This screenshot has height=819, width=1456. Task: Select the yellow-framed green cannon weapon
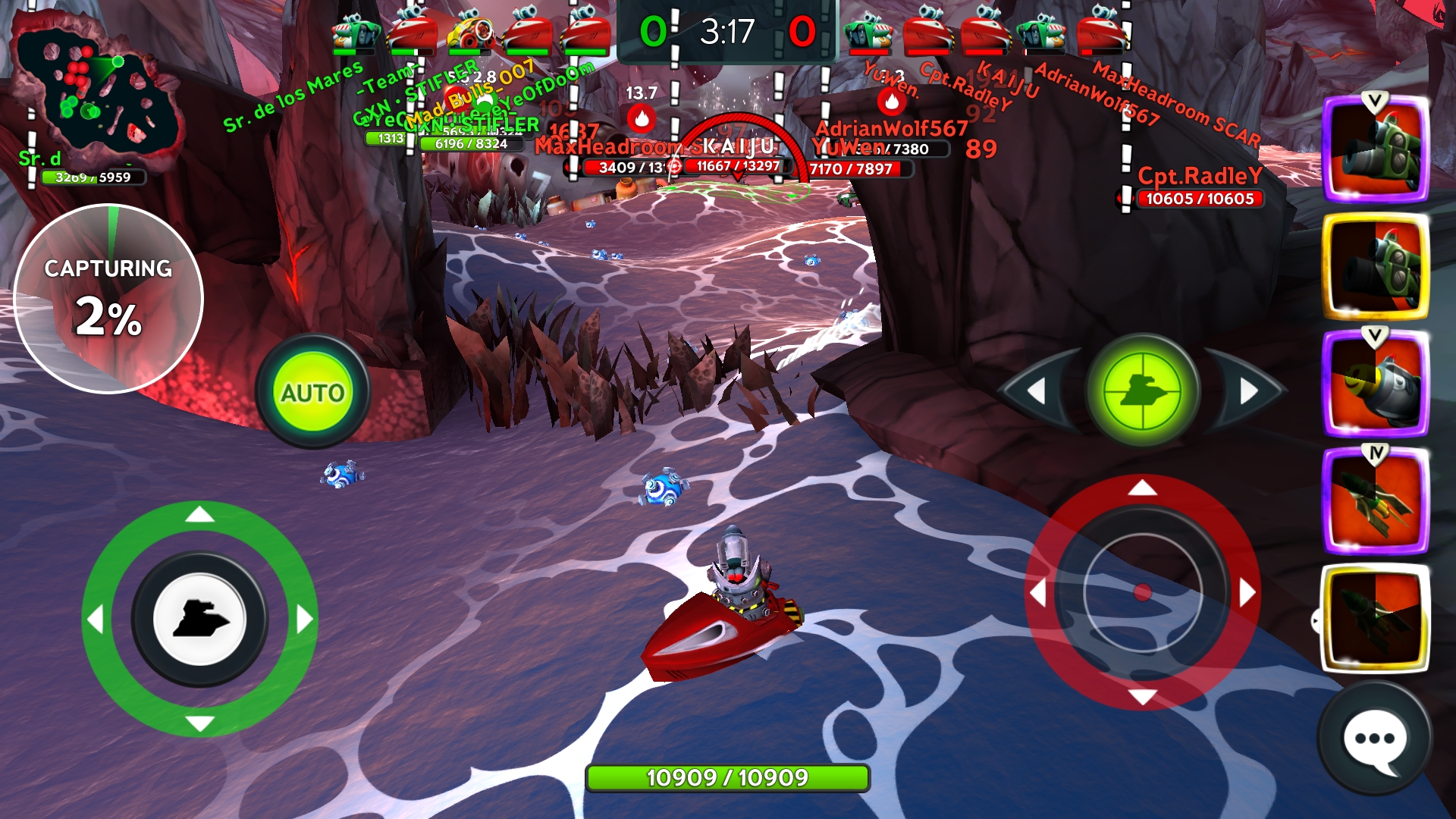(1376, 267)
